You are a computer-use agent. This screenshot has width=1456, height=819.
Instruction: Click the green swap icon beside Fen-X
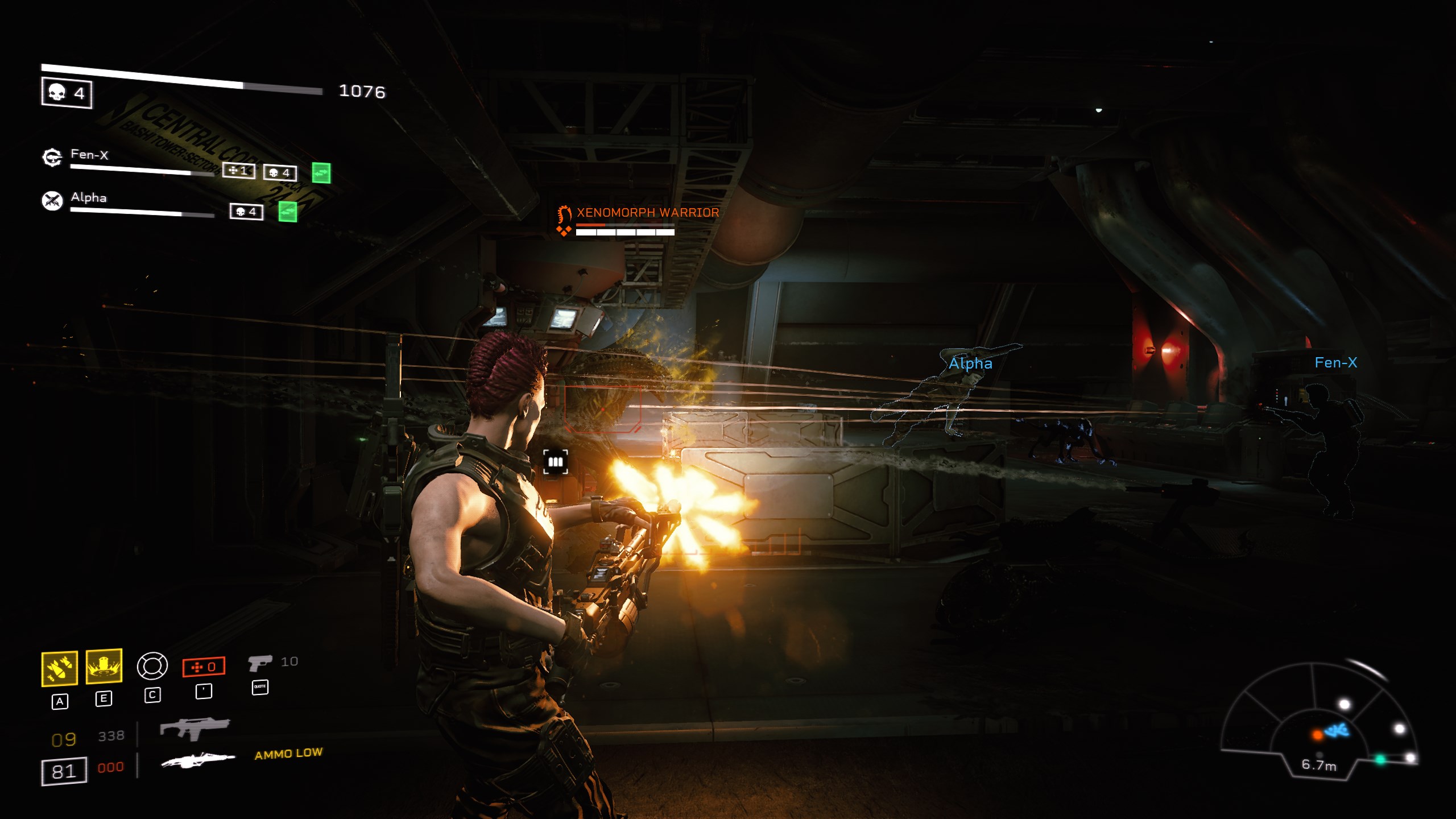[x=321, y=173]
